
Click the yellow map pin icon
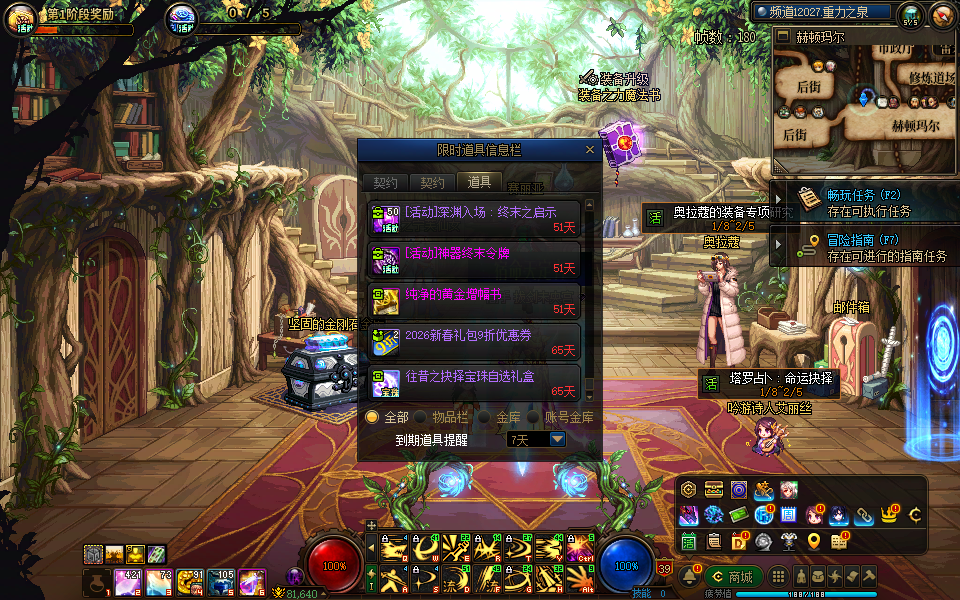pyautogui.click(x=814, y=541)
